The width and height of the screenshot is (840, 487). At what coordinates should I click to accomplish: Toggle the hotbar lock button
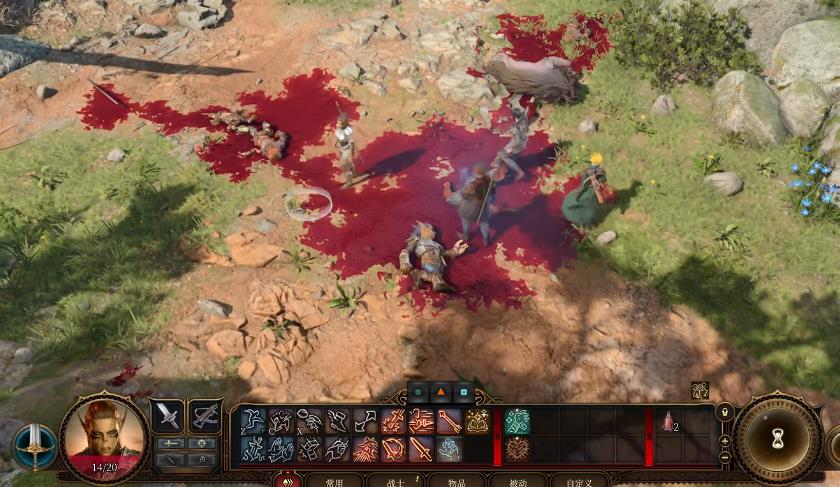tap(725, 412)
